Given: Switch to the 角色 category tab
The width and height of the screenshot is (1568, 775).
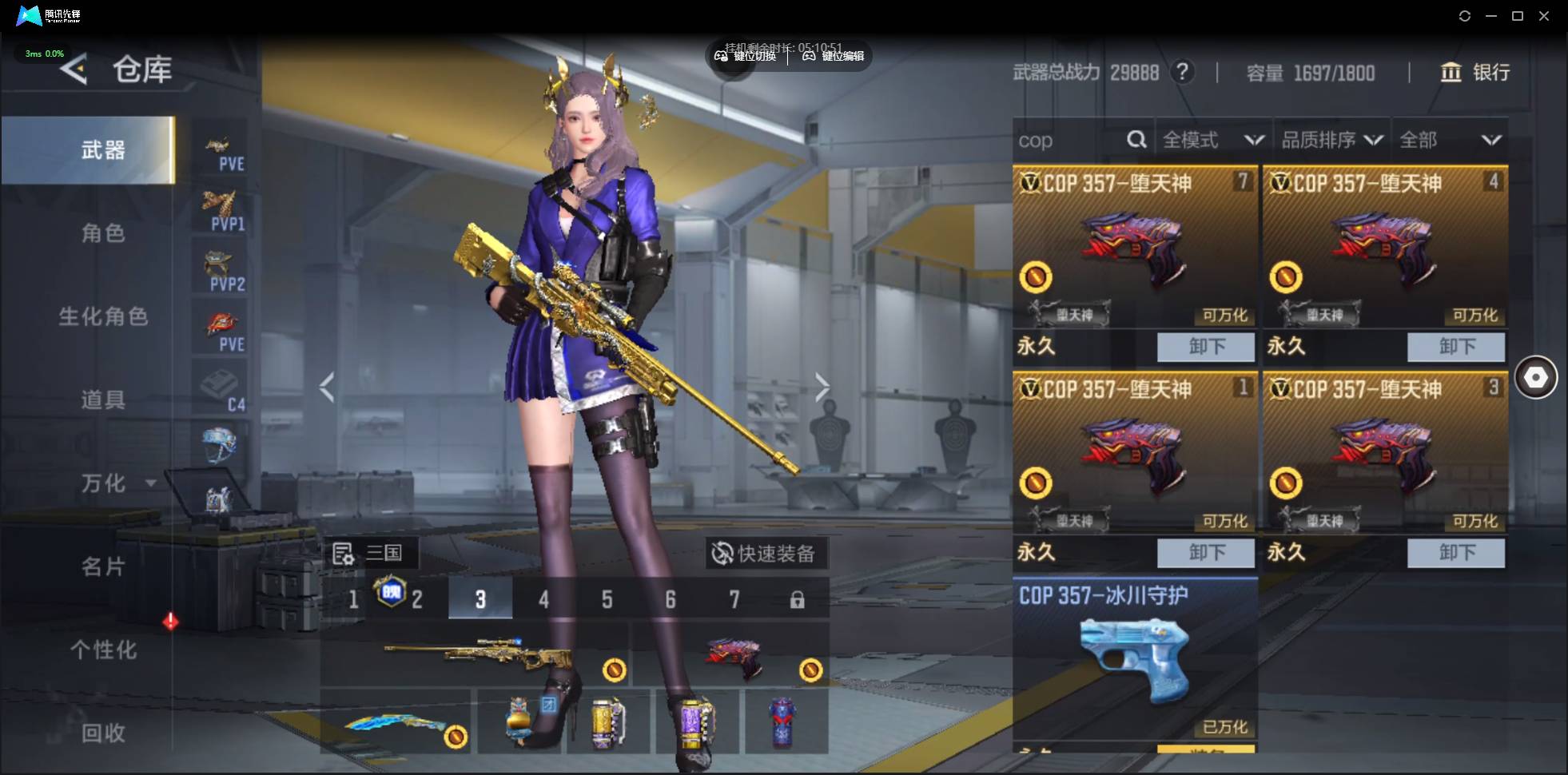Looking at the screenshot, I should [103, 233].
